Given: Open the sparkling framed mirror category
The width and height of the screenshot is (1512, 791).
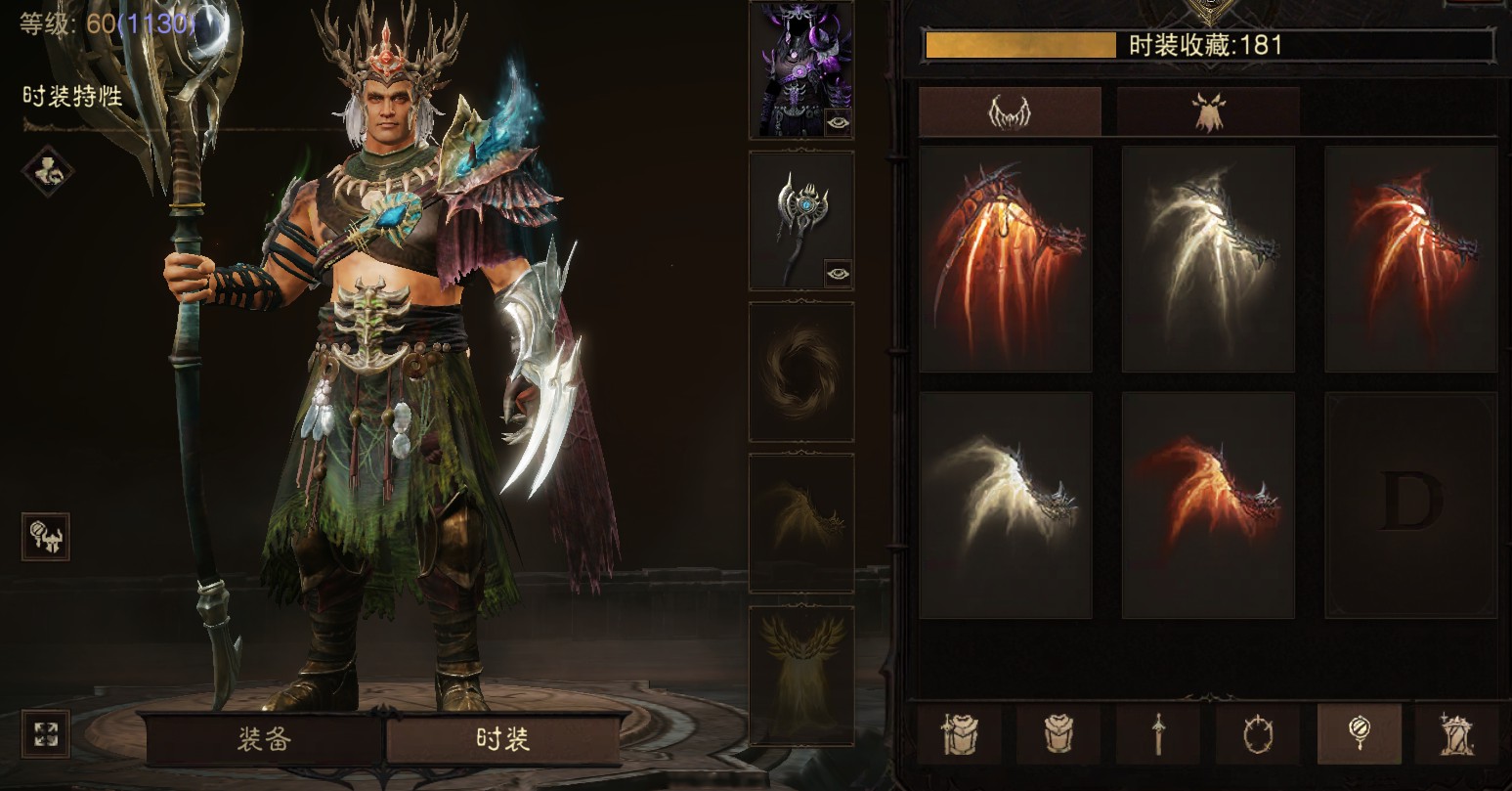Looking at the screenshot, I should pos(1457,733).
